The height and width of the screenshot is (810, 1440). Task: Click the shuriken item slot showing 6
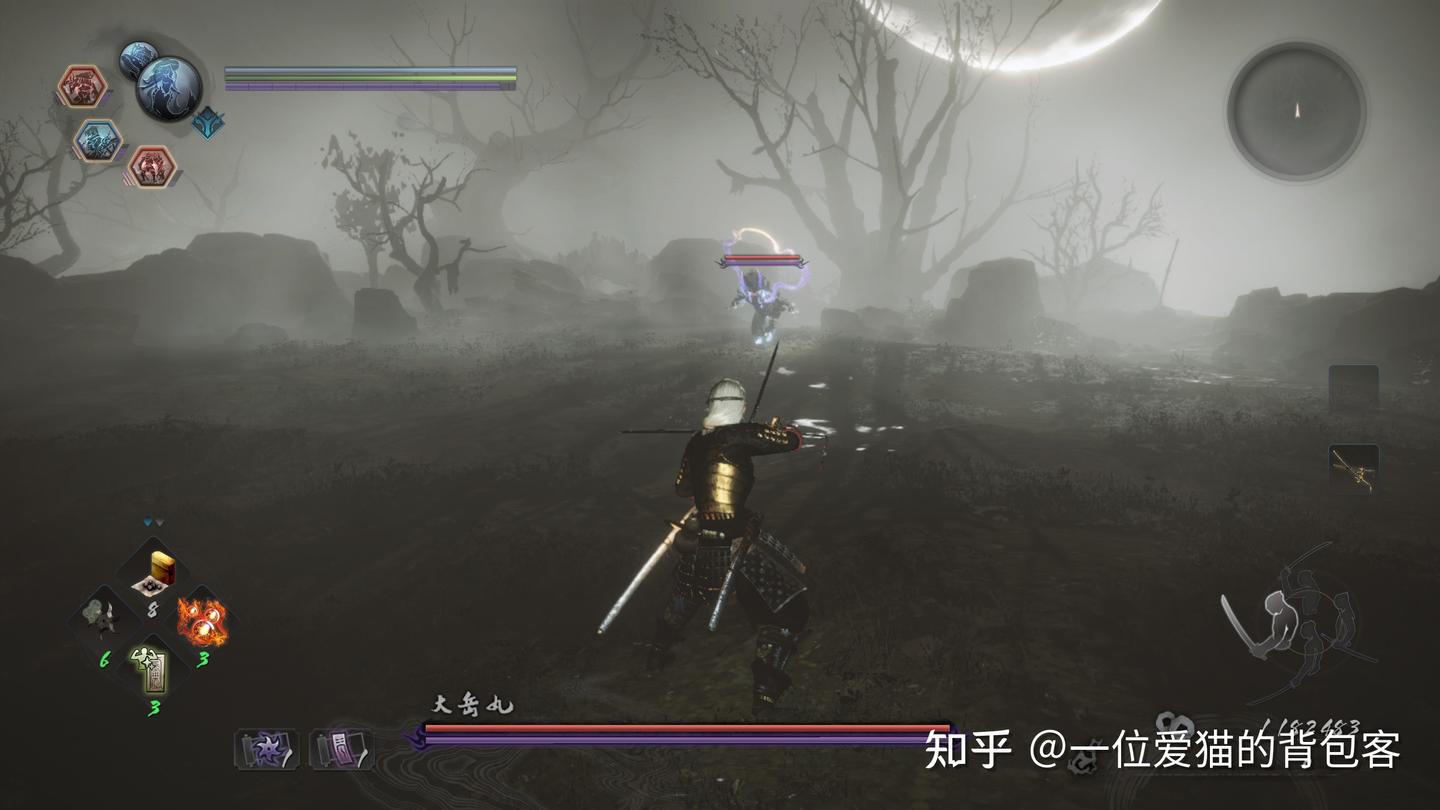(x=100, y=613)
